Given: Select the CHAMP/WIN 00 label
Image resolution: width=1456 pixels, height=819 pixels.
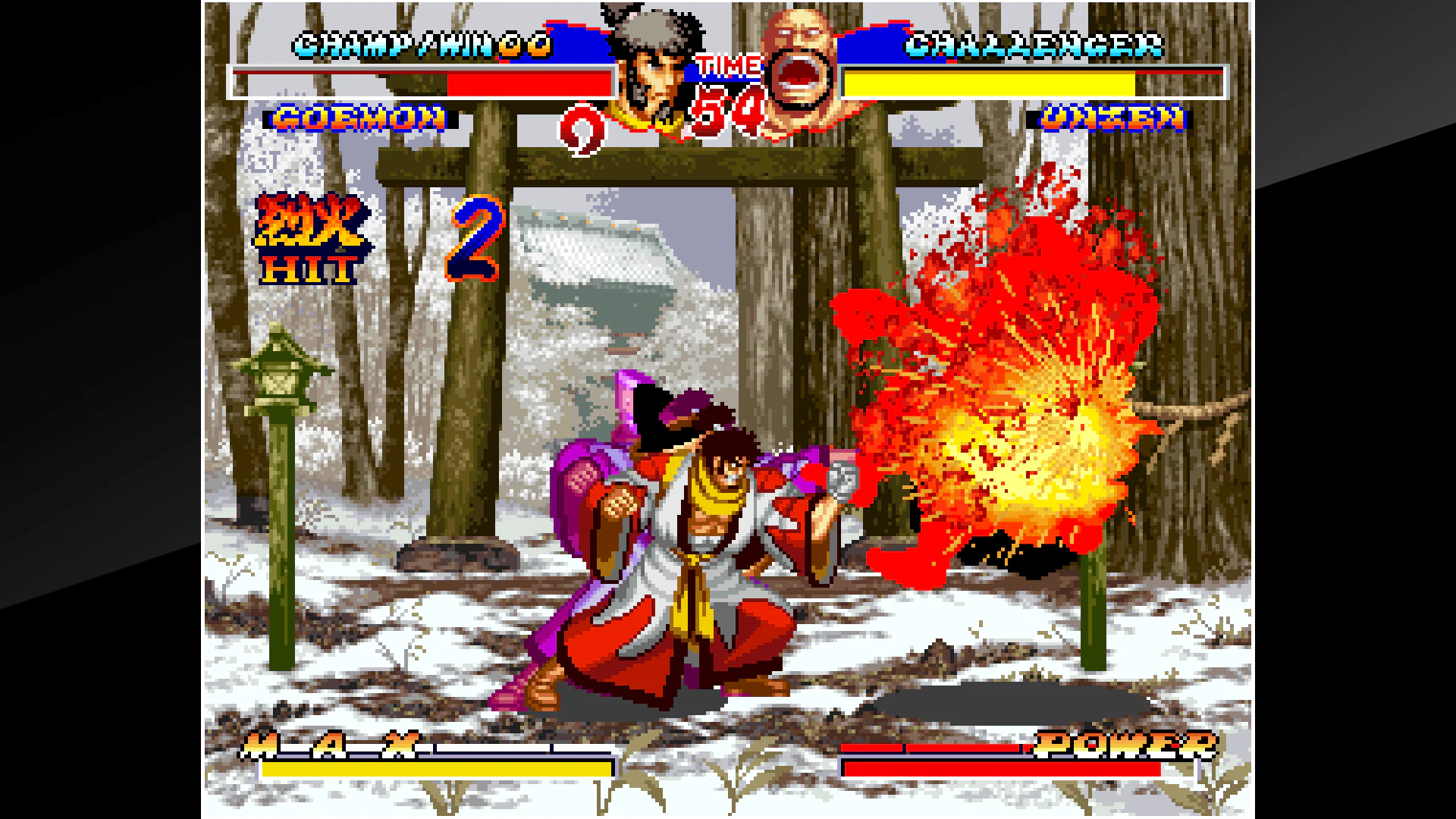Looking at the screenshot, I should [423, 43].
